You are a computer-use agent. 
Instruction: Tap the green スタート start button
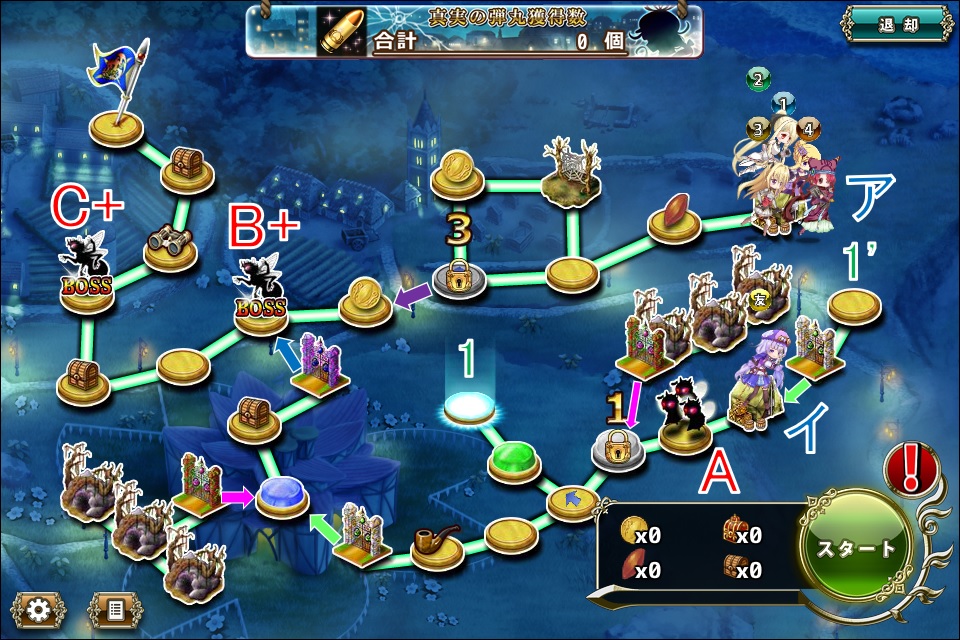click(x=857, y=548)
